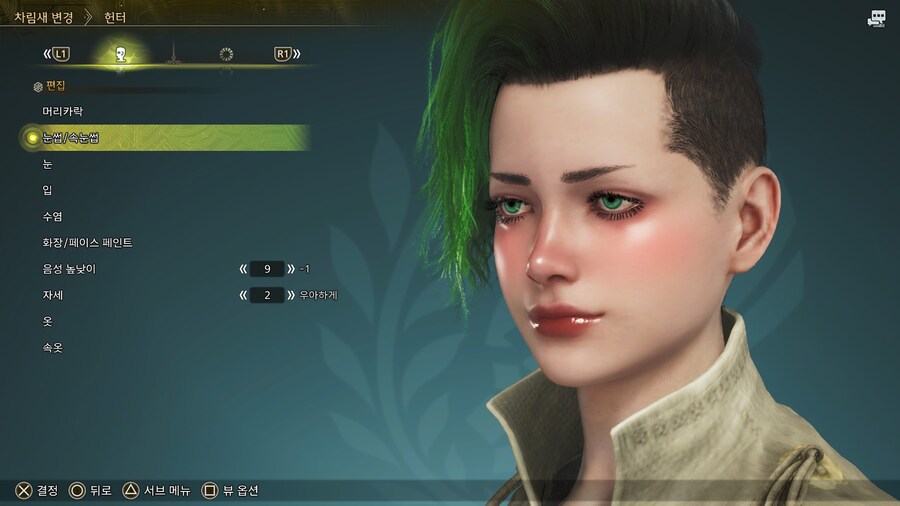Switch to the face portrait tab

tap(119, 54)
